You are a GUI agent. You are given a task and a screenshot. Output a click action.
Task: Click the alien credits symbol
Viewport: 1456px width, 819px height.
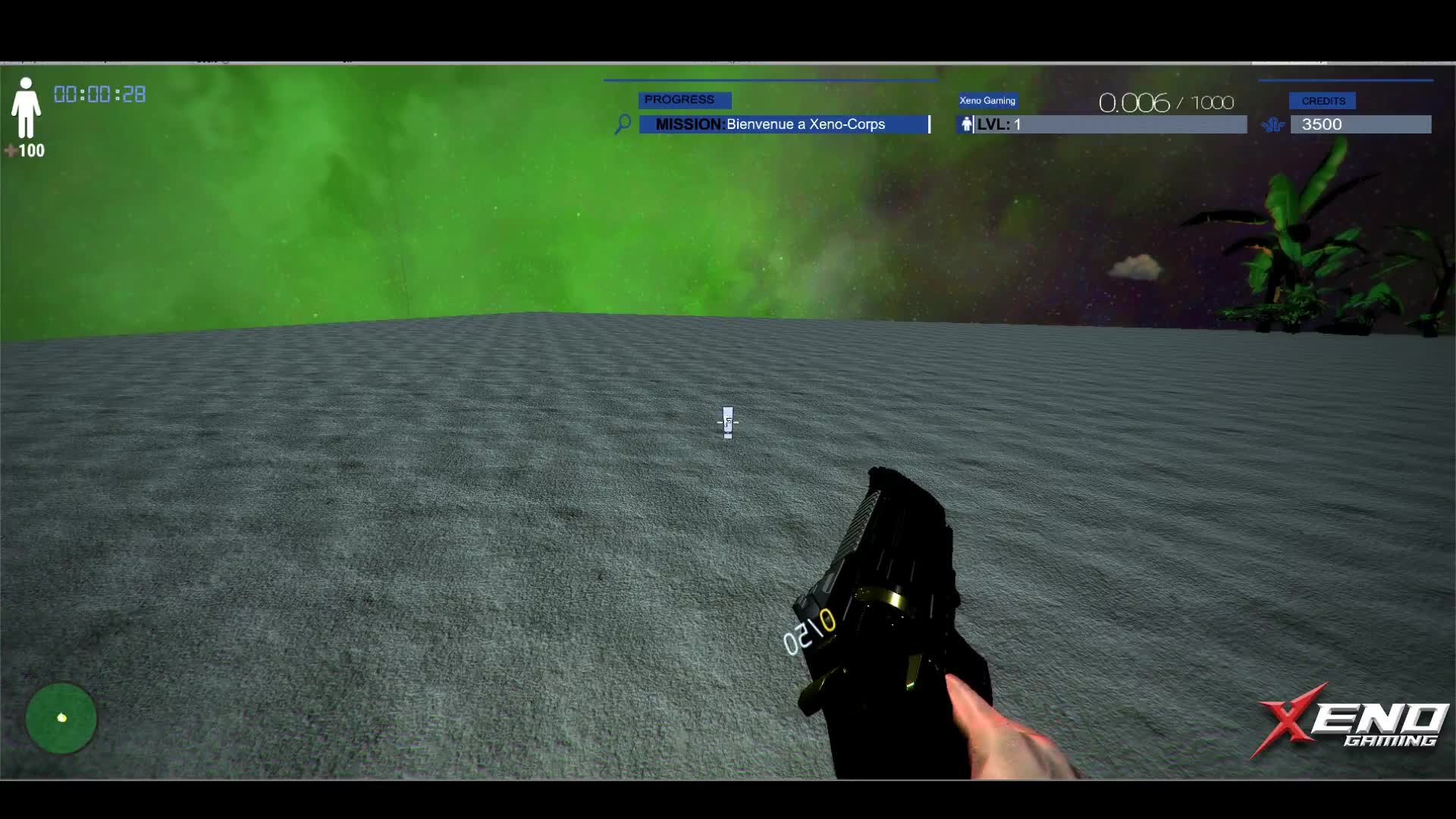(x=1272, y=124)
